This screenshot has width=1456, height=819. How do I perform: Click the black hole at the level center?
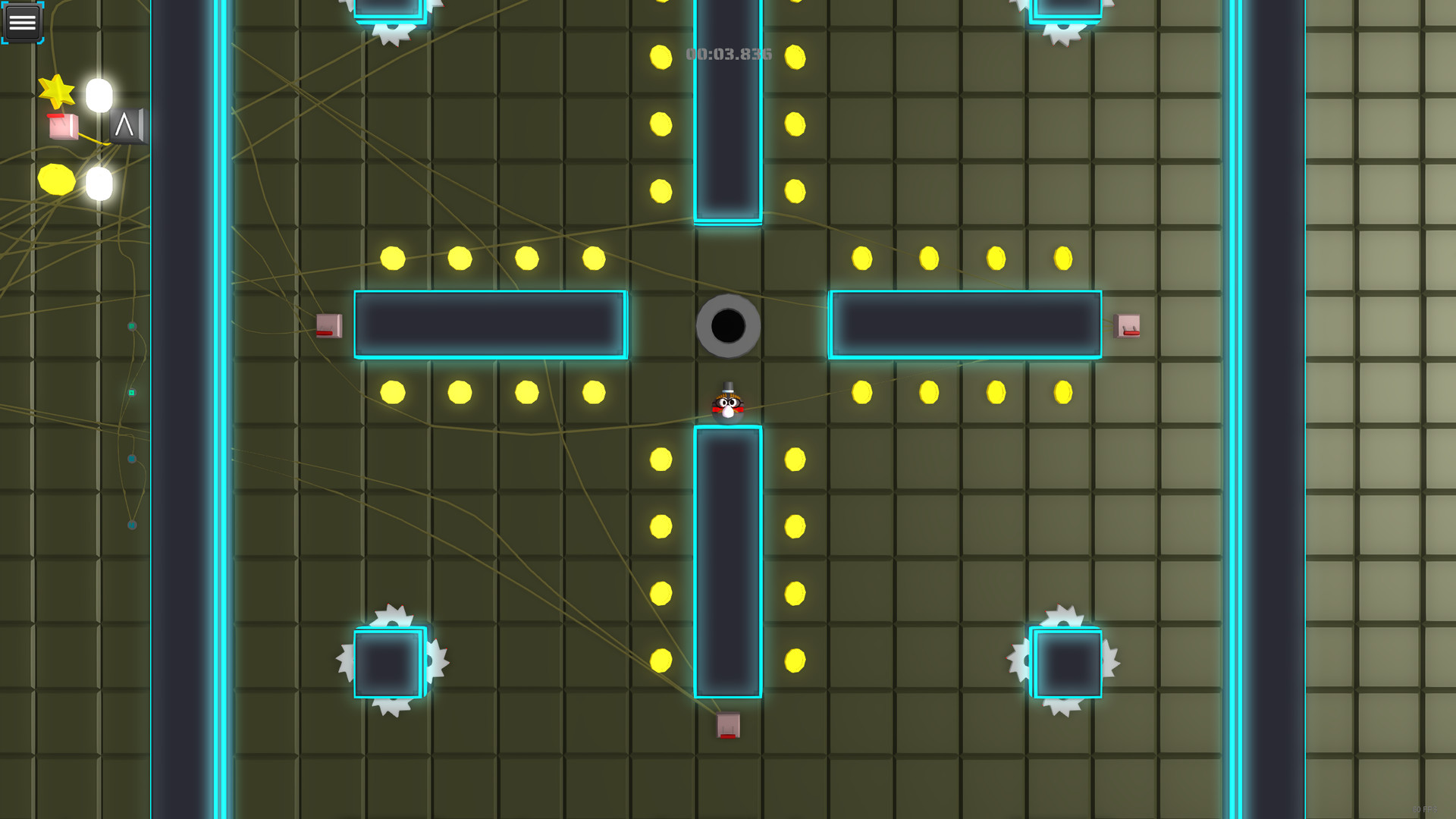(x=728, y=326)
